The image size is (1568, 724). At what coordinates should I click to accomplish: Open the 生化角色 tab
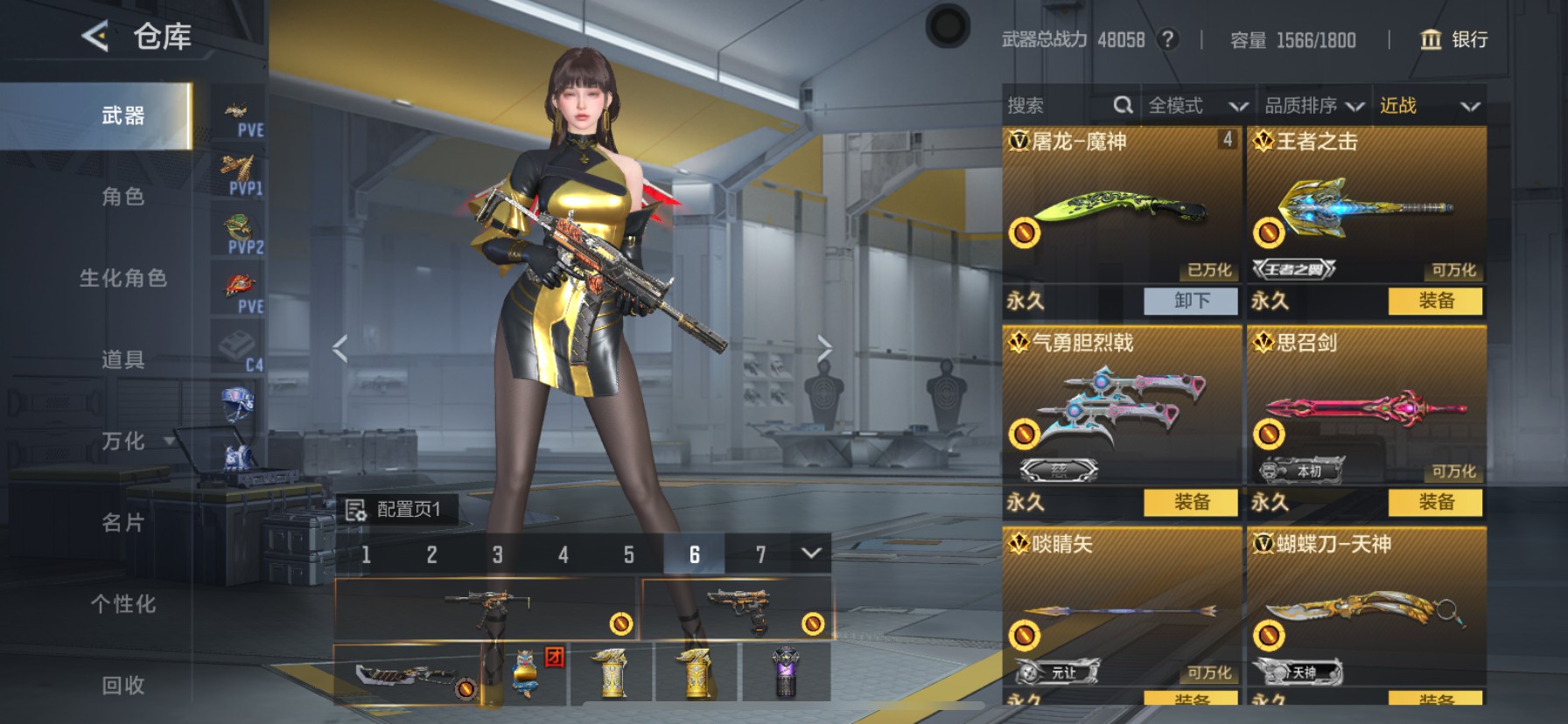tap(122, 278)
